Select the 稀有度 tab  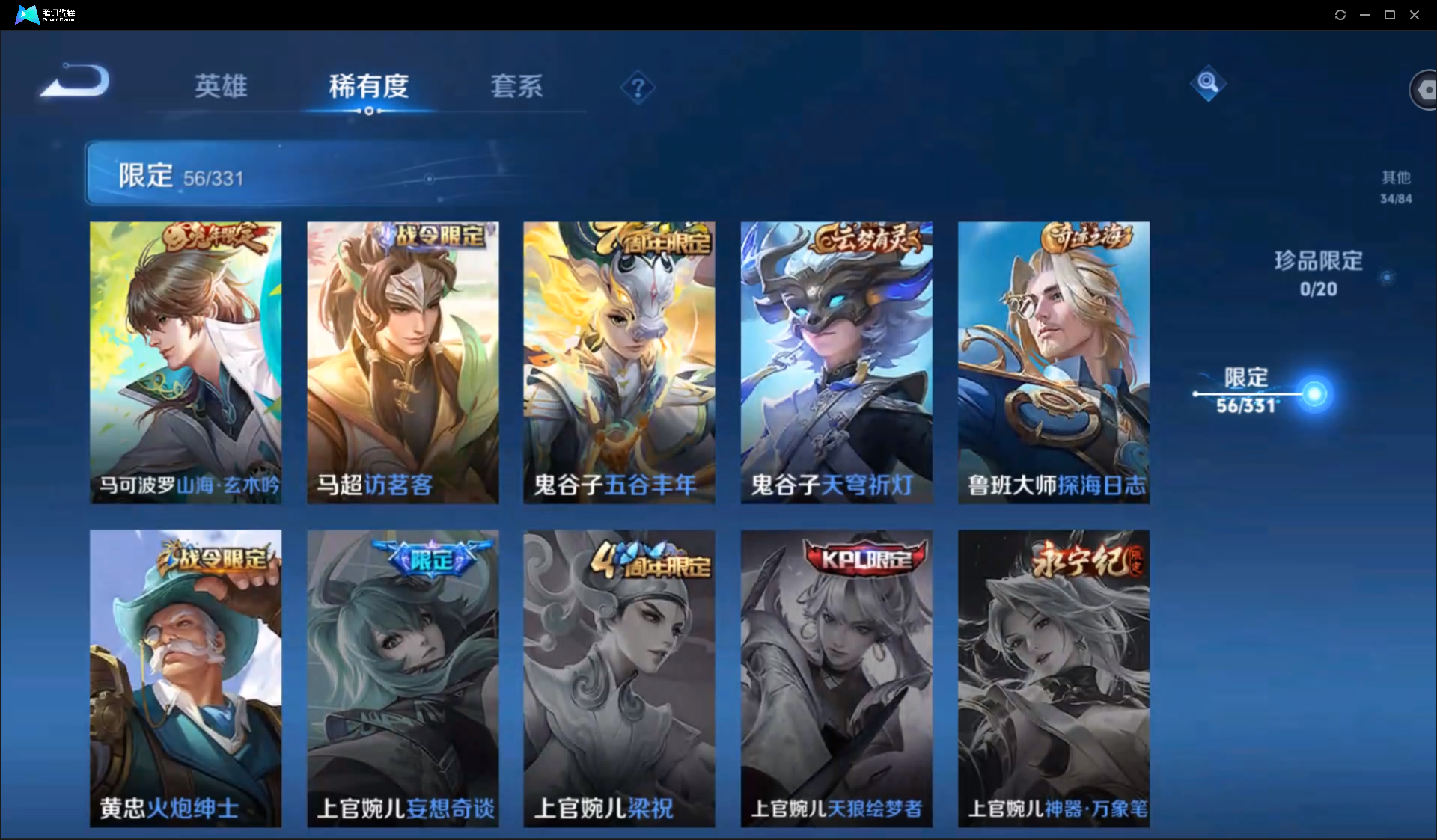coord(368,86)
